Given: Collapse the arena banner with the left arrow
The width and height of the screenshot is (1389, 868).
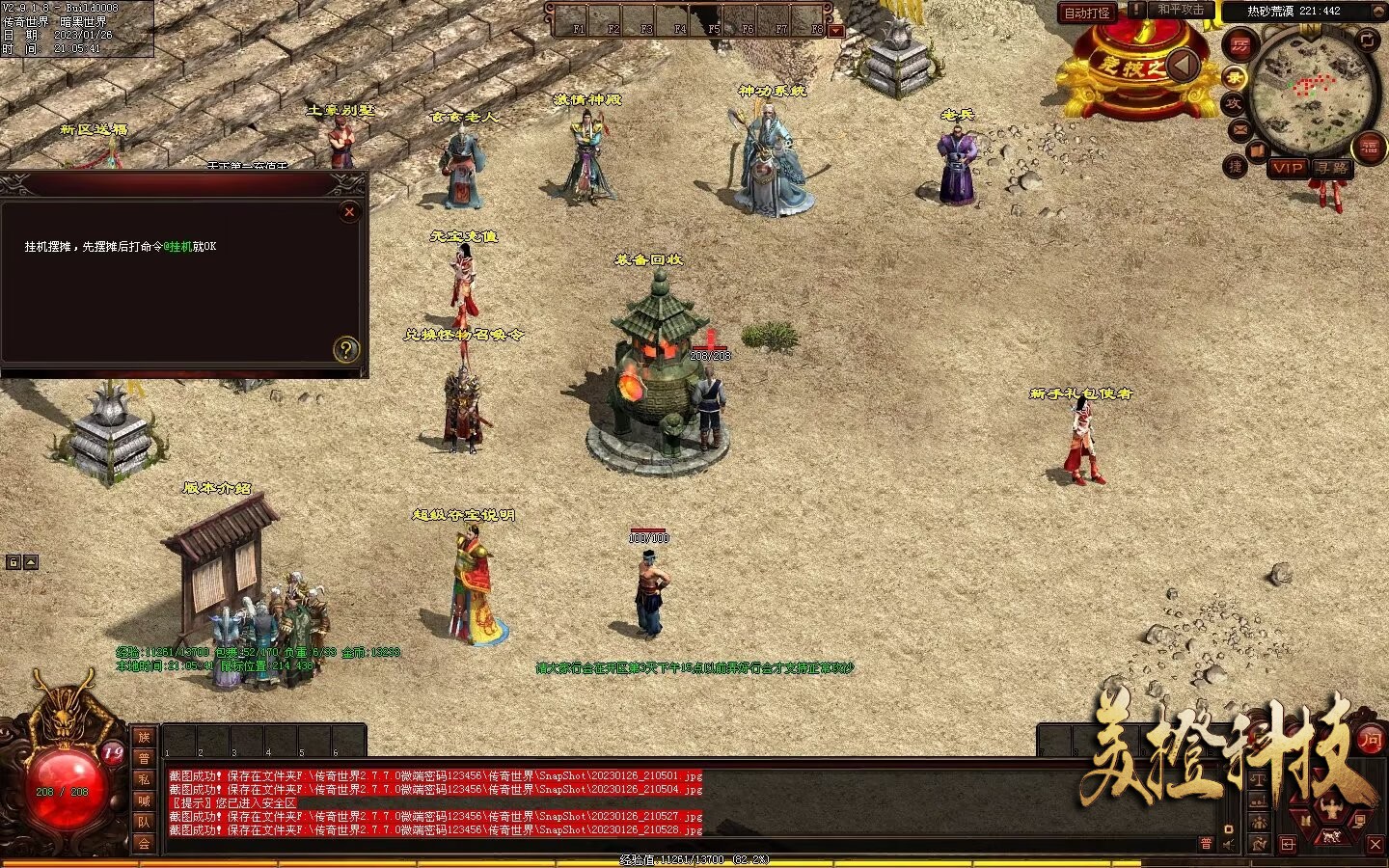Looking at the screenshot, I should pos(1183,66).
